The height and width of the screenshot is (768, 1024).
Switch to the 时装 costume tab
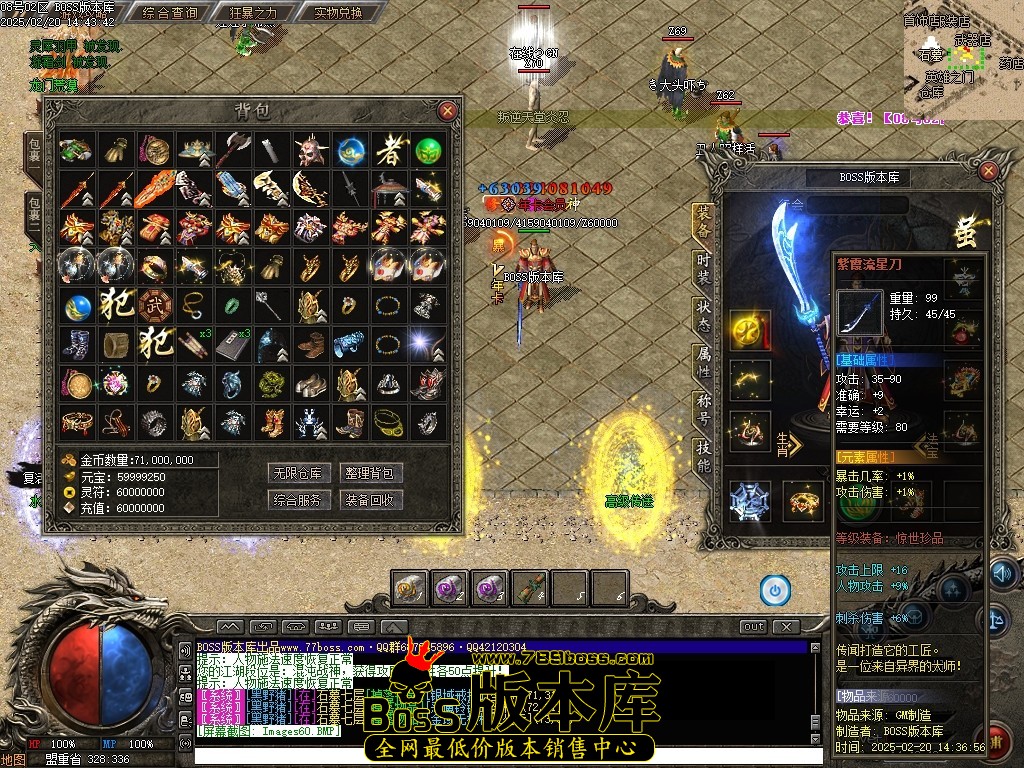pyautogui.click(x=703, y=268)
